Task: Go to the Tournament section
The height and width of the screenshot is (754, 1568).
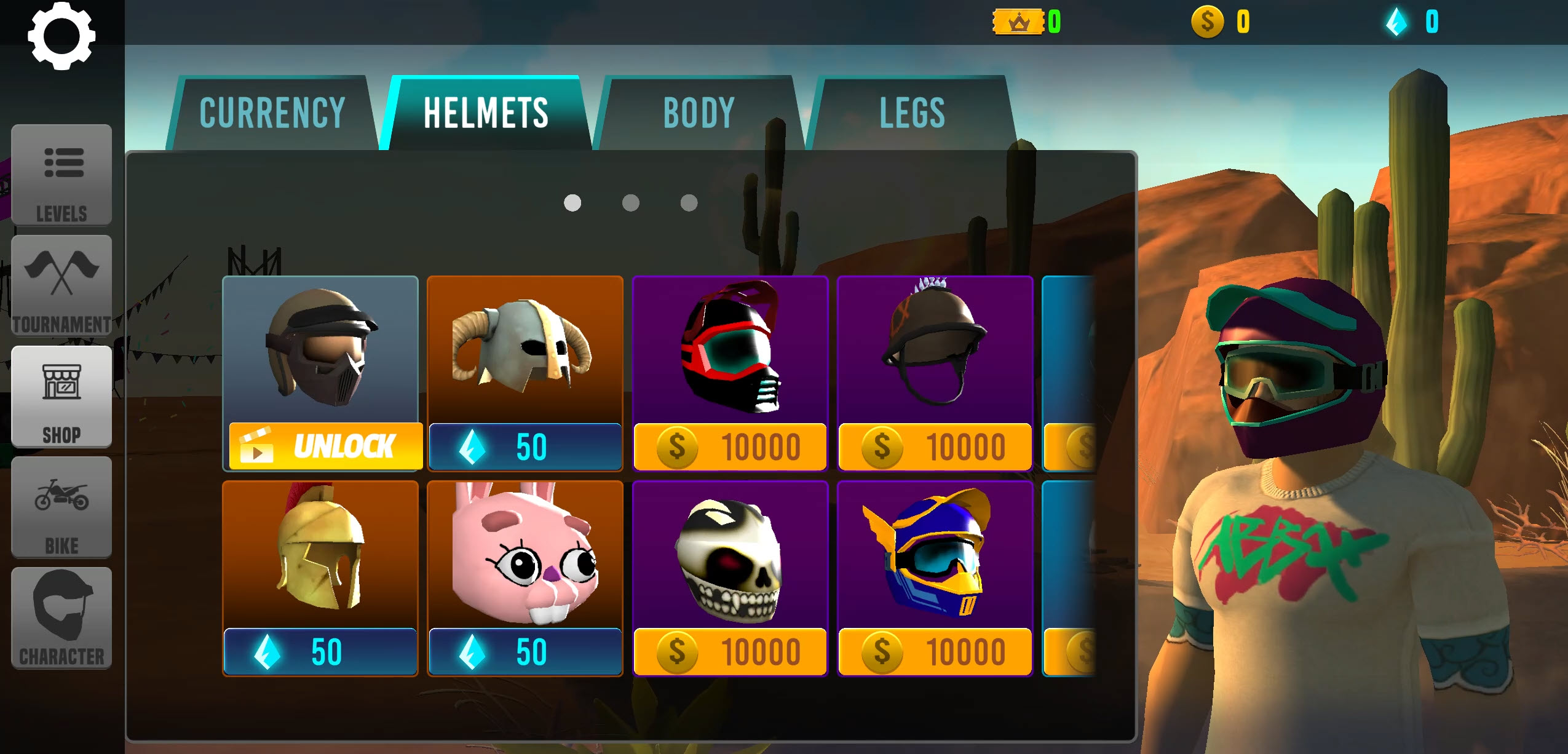Action: [61, 286]
